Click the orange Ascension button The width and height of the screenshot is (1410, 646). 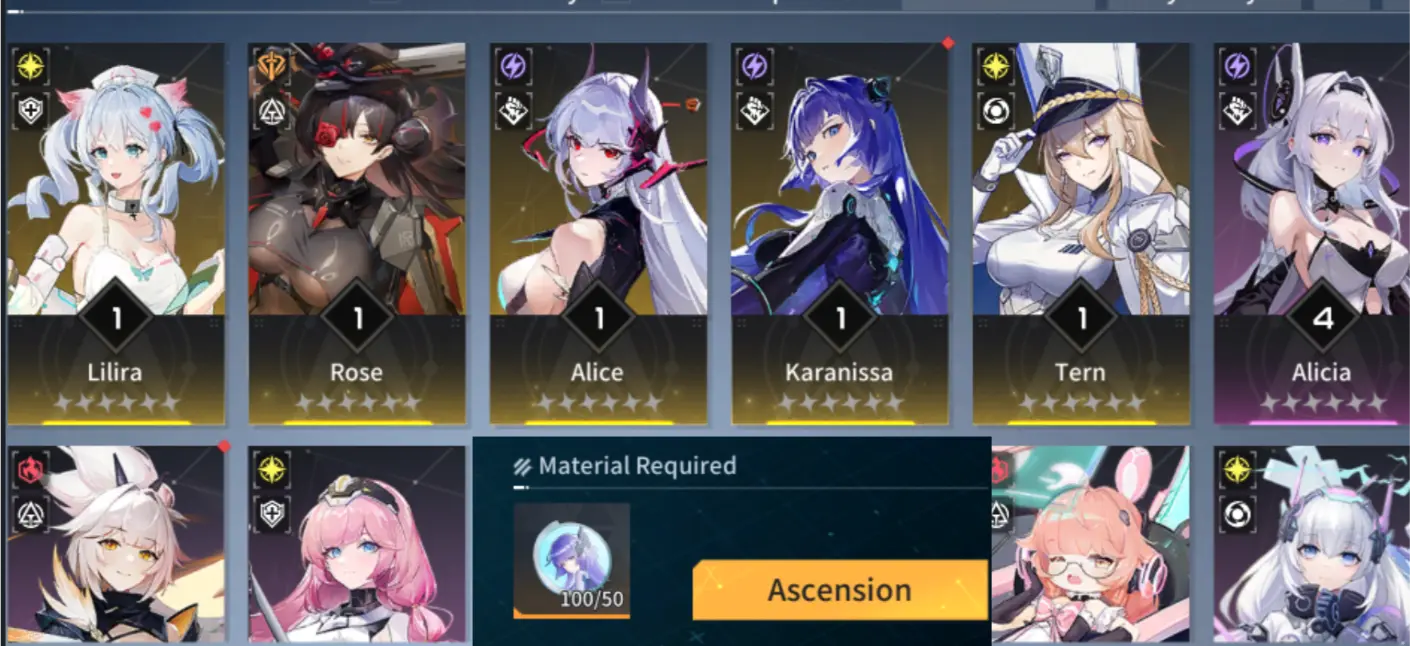(839, 590)
